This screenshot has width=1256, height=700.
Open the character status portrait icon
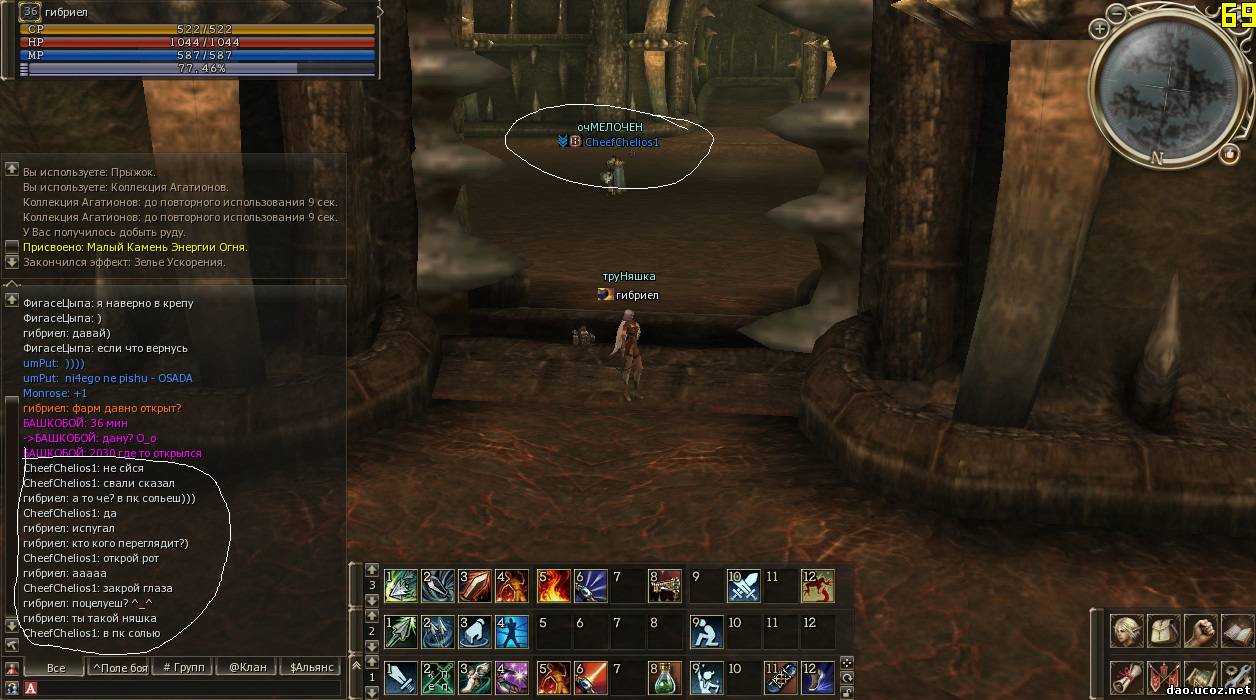[x=1128, y=631]
